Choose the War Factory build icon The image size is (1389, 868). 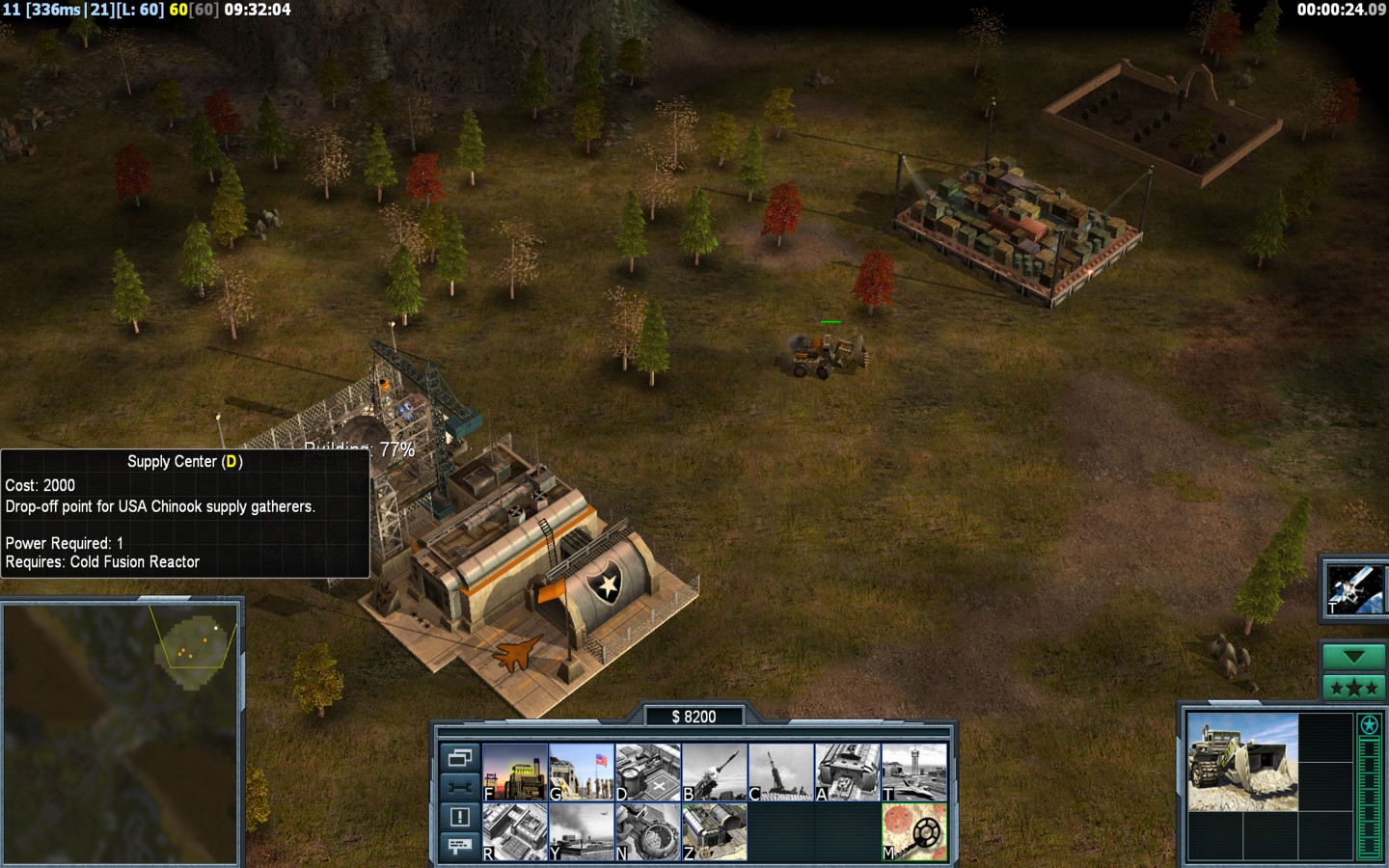click(847, 772)
